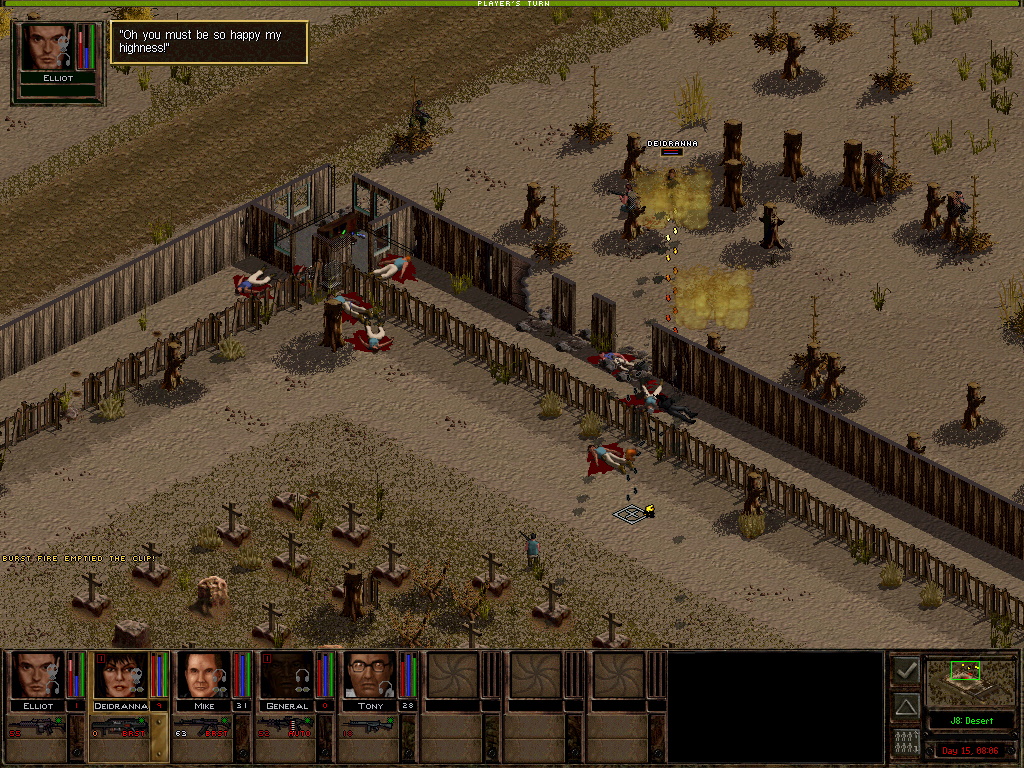Image resolution: width=1024 pixels, height=768 pixels.
Task: Select the General's AUTO machine gun slot
Action: (x=287, y=727)
